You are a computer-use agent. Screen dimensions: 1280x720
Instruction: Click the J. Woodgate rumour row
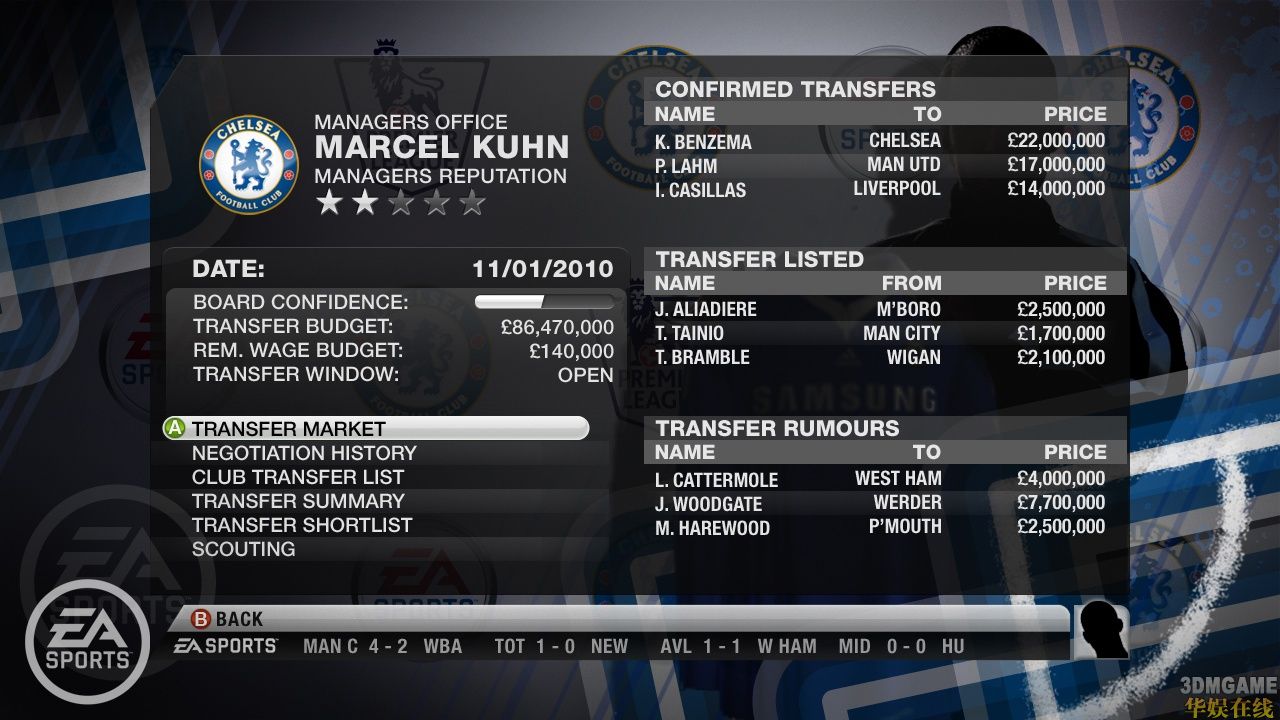[880, 503]
